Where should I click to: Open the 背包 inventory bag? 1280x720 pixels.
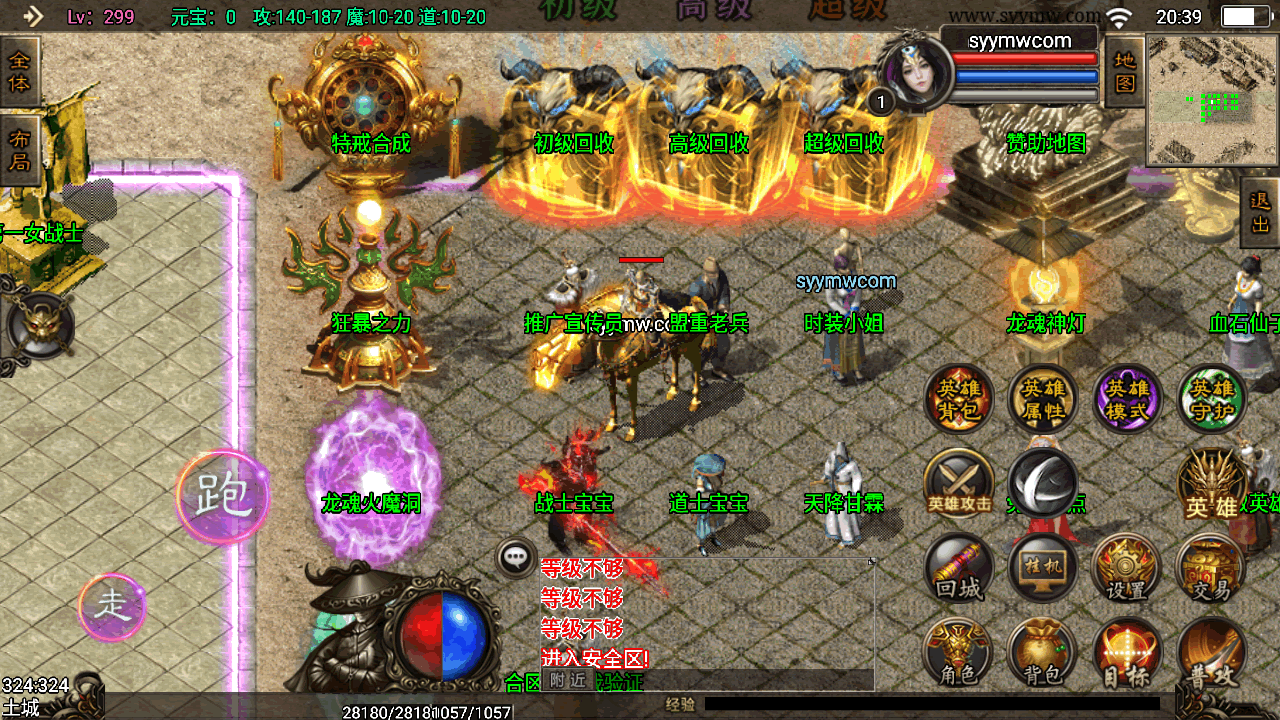coord(1043,653)
